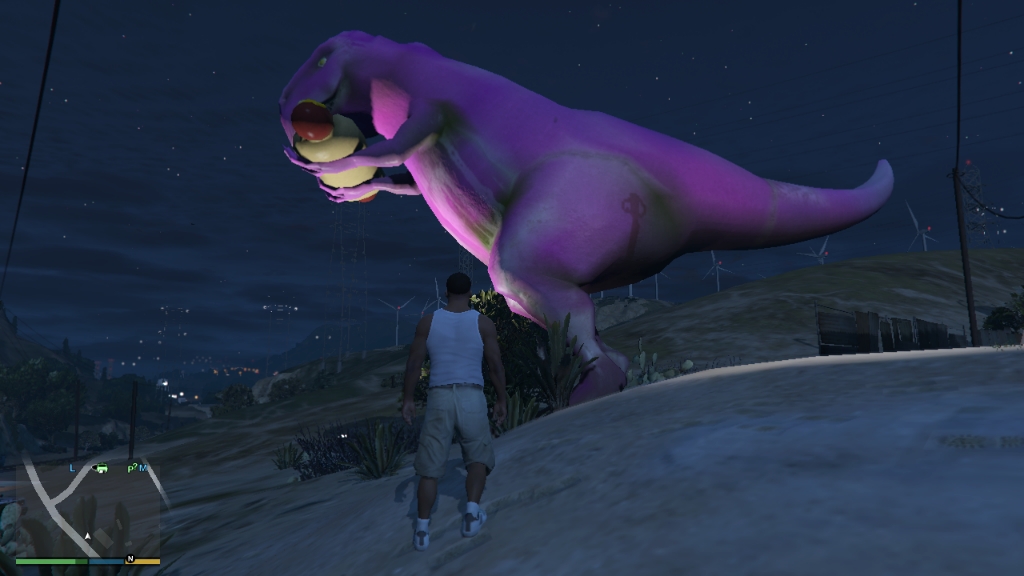The width and height of the screenshot is (1024, 576).
Task: Click the green question mark blip on minimap
Action: pyautogui.click(x=135, y=466)
